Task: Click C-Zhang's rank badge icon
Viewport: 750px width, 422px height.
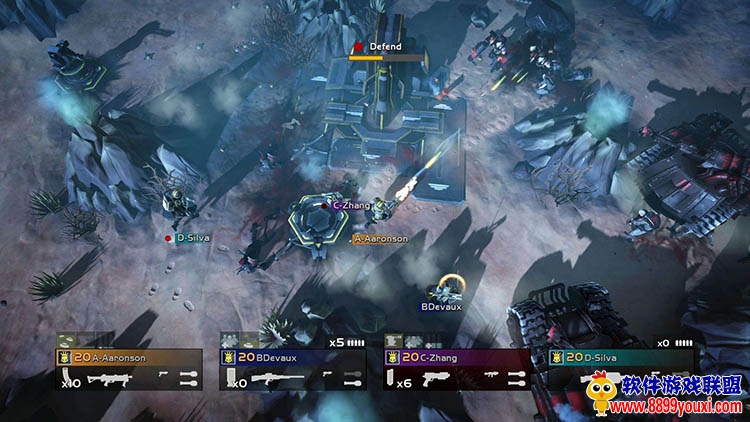Action: (x=391, y=357)
